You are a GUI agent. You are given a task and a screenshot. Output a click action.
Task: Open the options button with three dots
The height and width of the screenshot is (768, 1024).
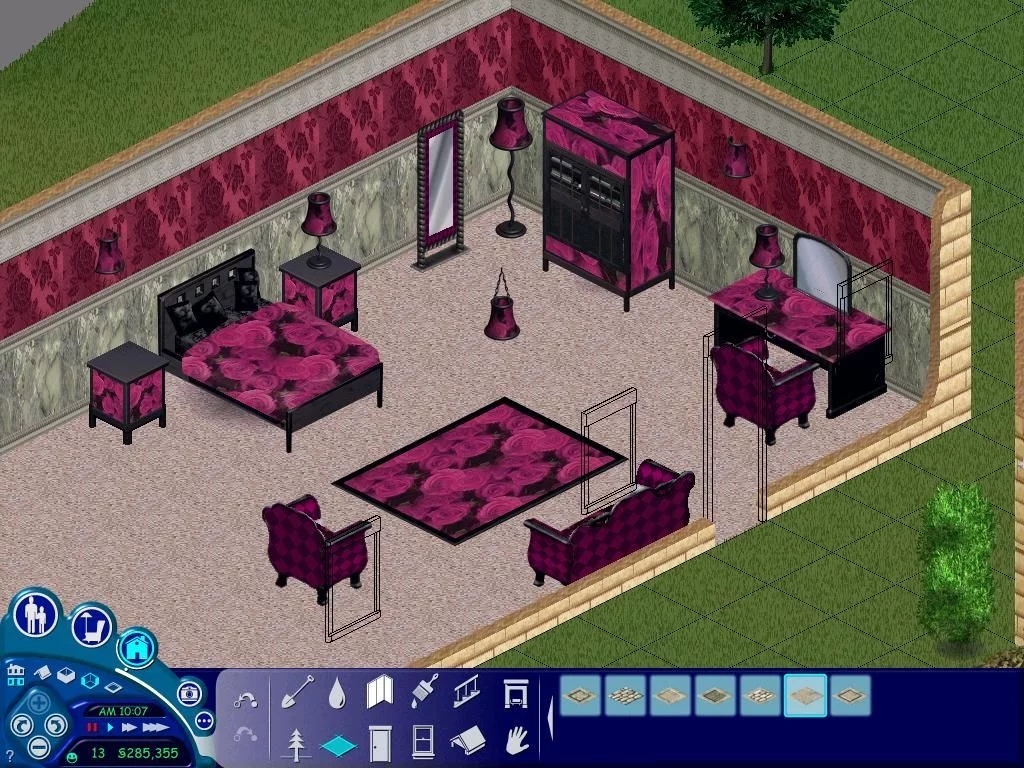point(205,720)
